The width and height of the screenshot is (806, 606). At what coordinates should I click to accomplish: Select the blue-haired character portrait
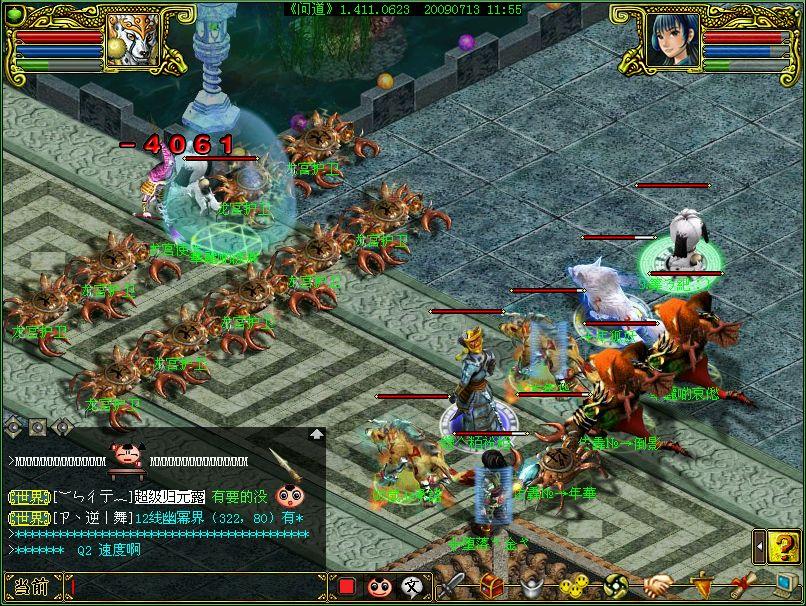click(x=671, y=39)
